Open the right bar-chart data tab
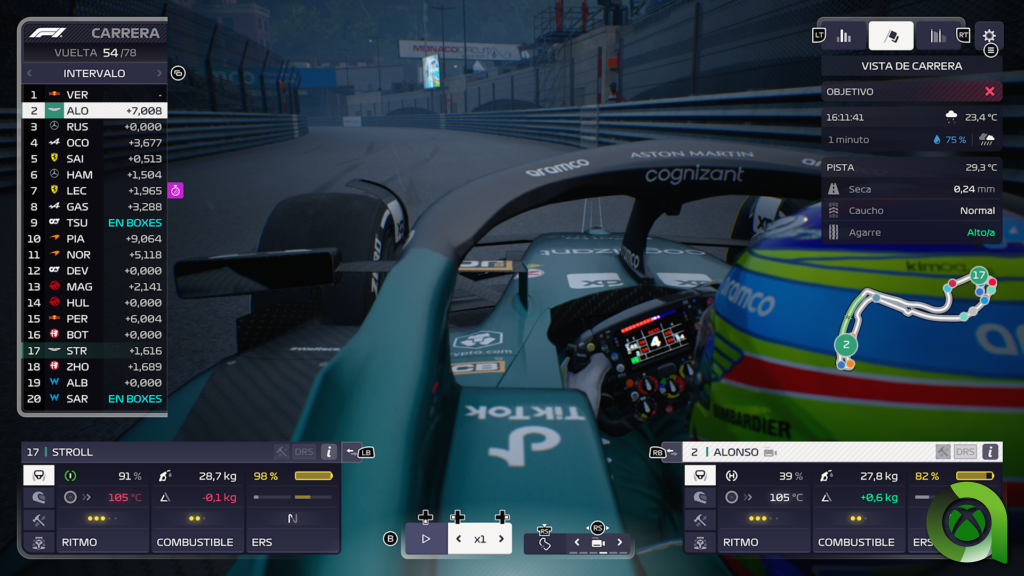This screenshot has height=576, width=1024. 937,36
